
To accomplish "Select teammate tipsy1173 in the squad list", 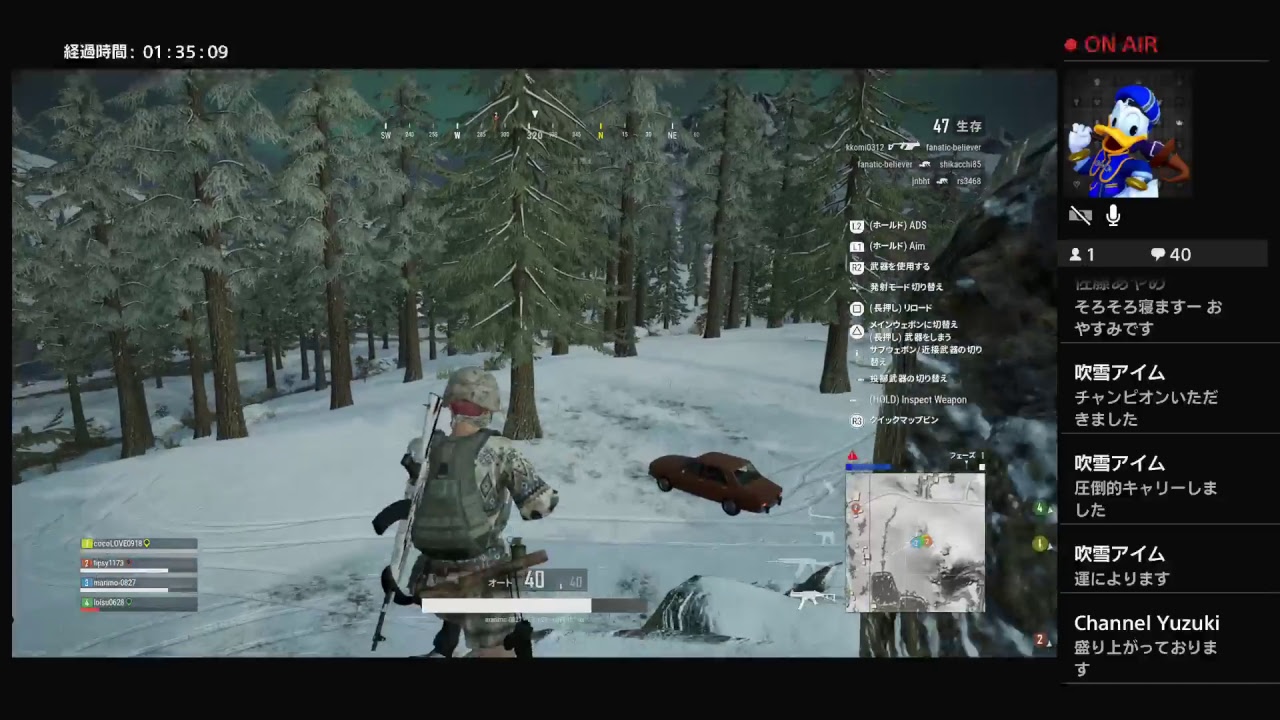I will click(110, 563).
